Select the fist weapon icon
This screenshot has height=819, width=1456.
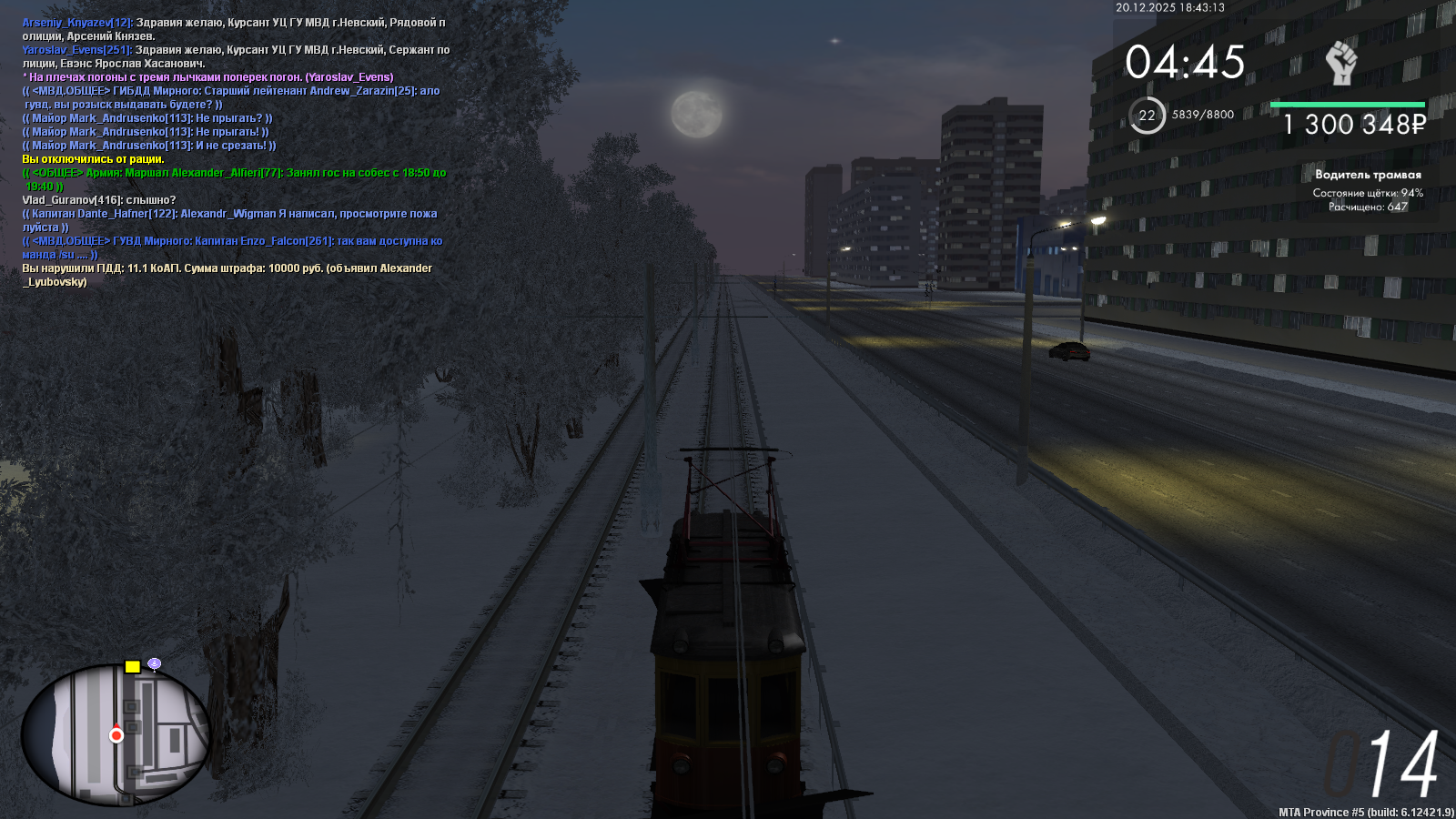[x=1340, y=63]
